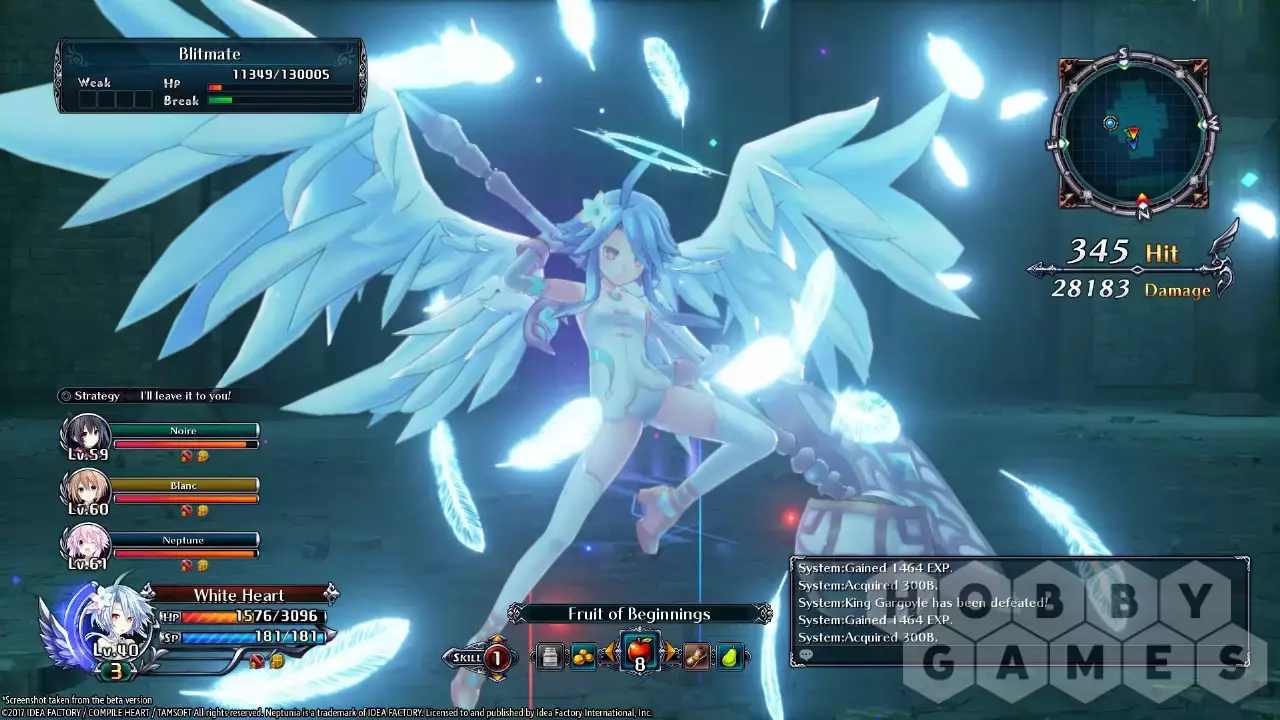Viewport: 1280px width, 720px height.
Task: Select the green pear item slot
Action: click(x=730, y=657)
